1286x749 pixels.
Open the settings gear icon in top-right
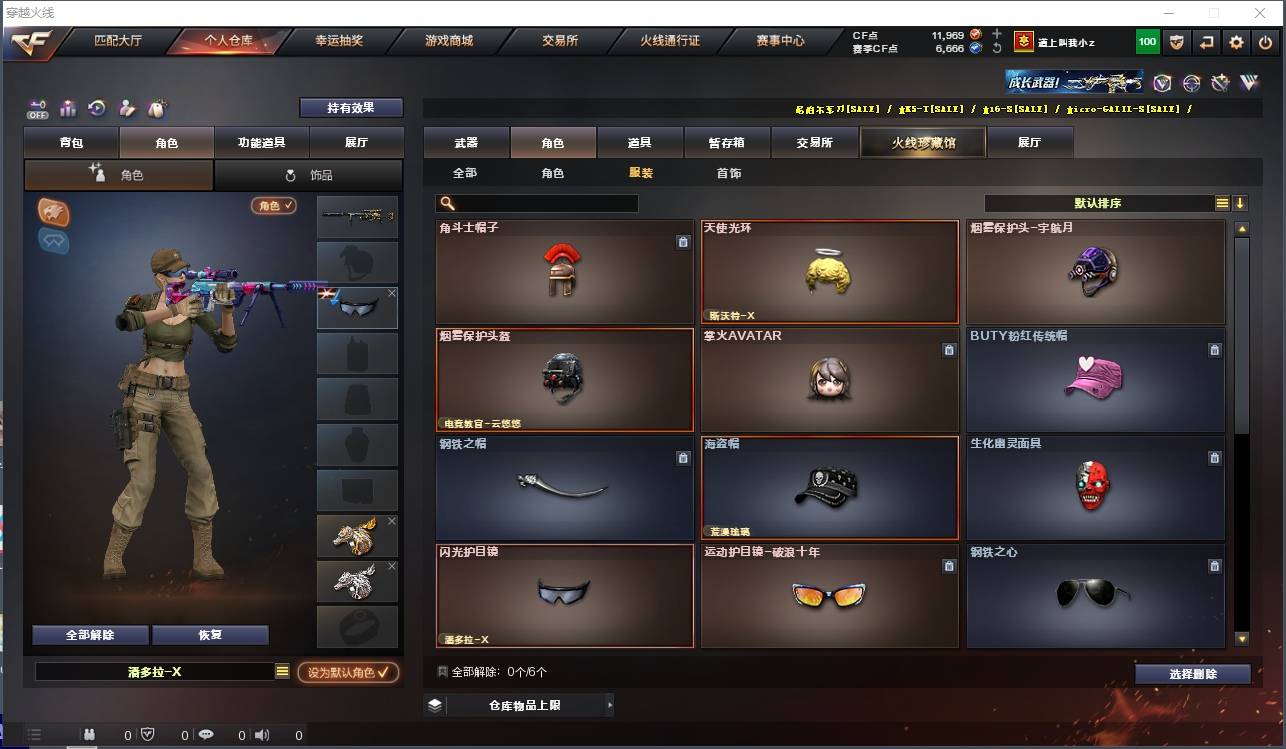coord(1236,42)
